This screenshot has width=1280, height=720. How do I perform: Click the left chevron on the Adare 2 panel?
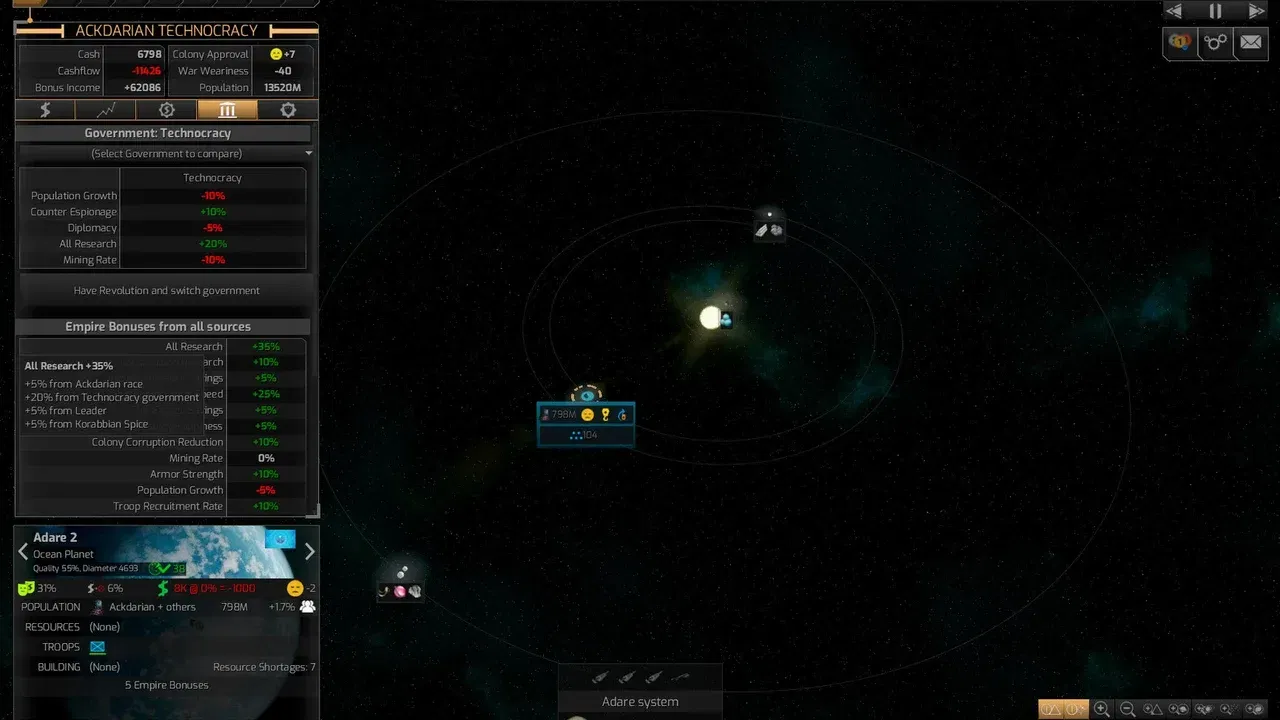coord(22,550)
